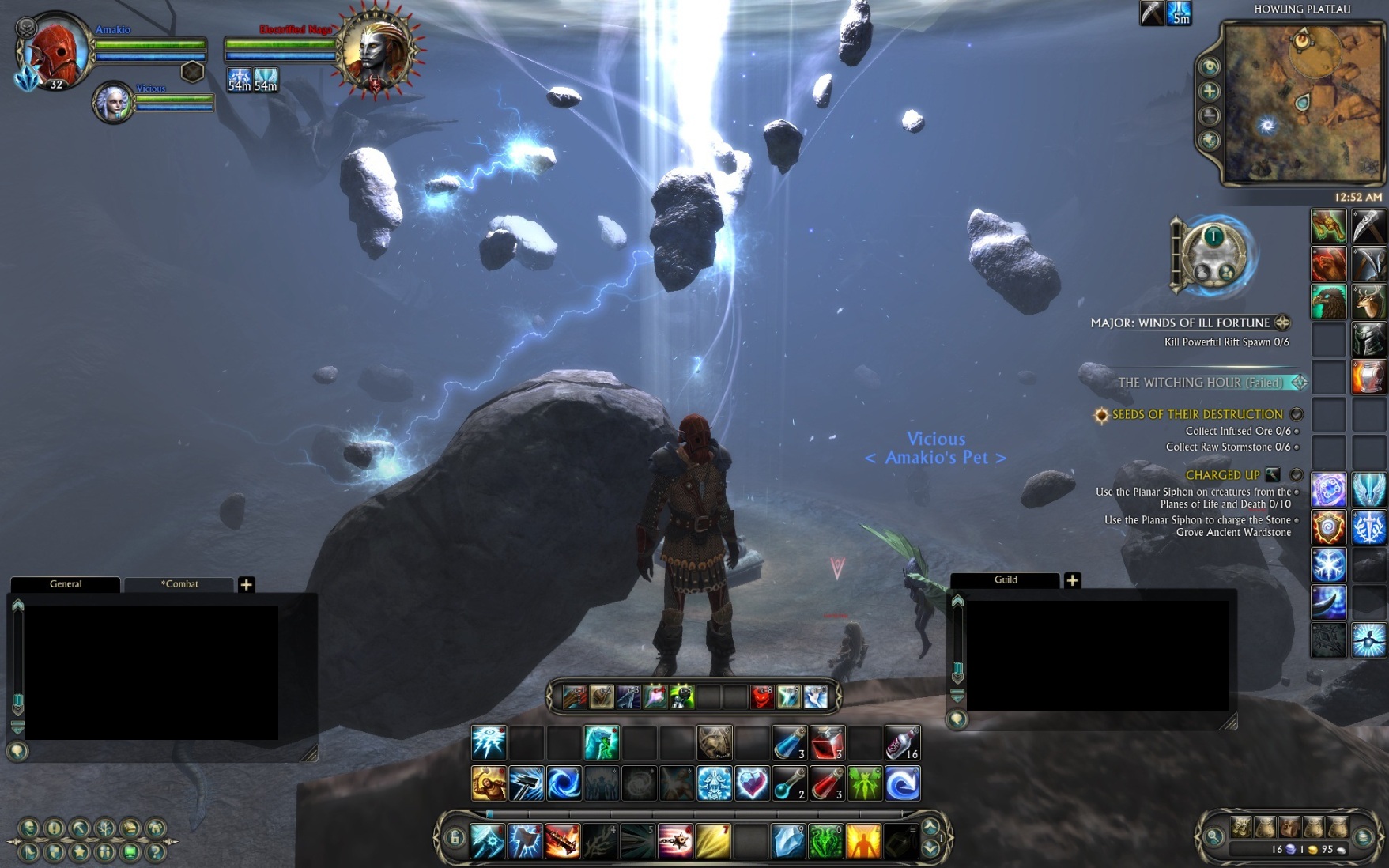The height and width of the screenshot is (868, 1389).
Task: Zoom out the minimap with the minus button
Action: point(1210,116)
